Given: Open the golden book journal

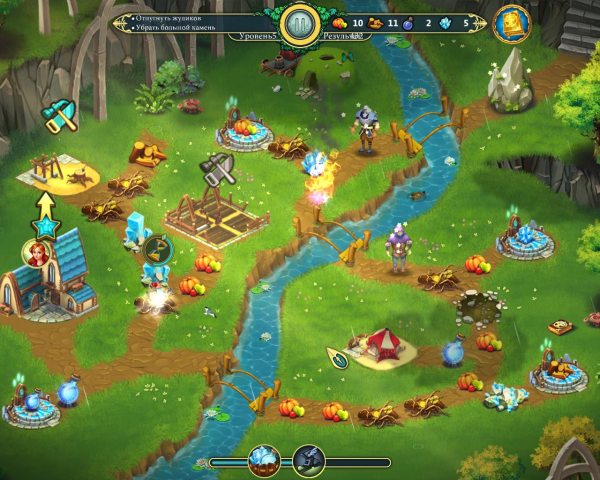Looking at the screenshot, I should click(x=512, y=21).
